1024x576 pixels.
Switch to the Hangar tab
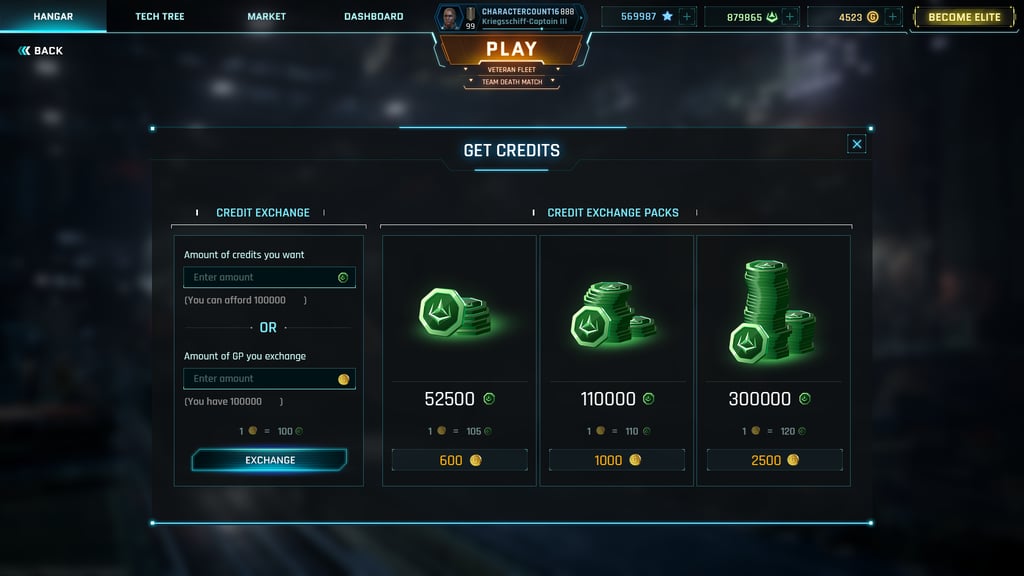[x=53, y=17]
